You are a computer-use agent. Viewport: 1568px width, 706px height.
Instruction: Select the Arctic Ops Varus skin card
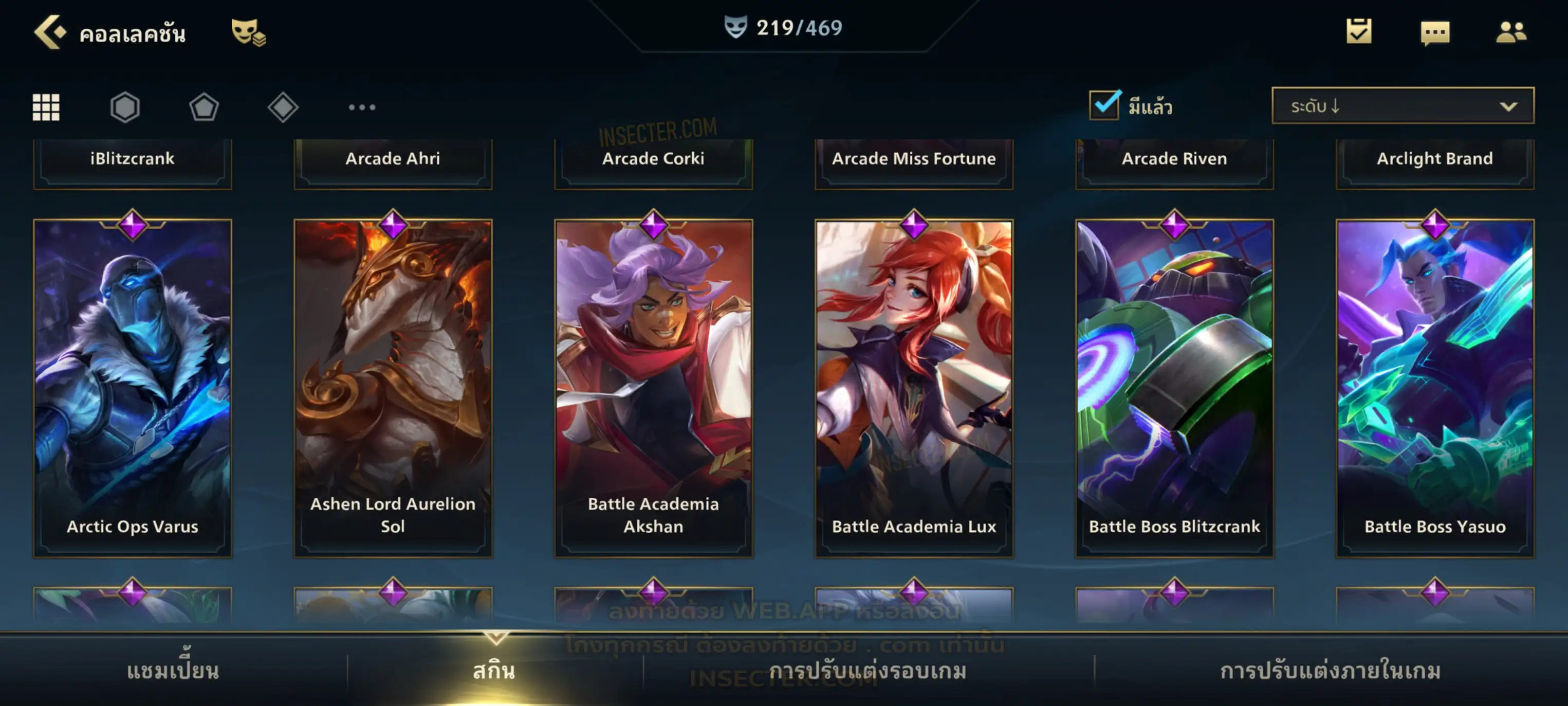133,388
